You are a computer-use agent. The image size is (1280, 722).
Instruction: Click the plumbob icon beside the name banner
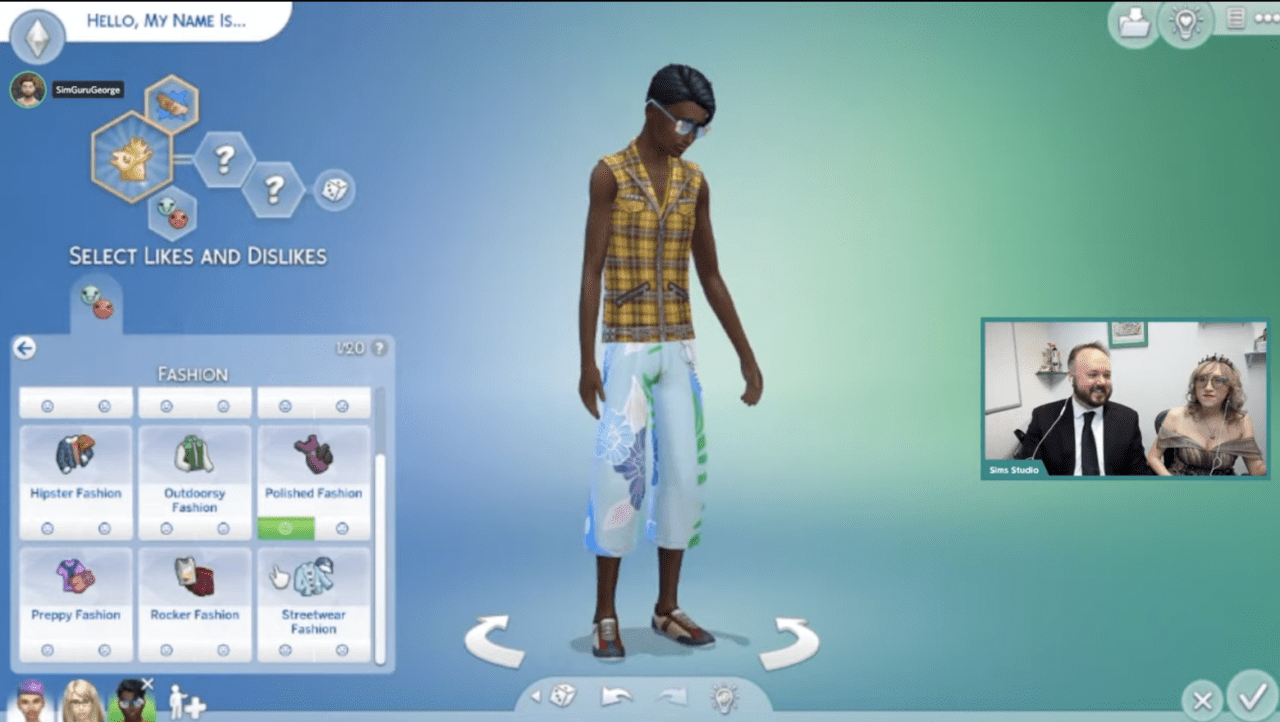pyautogui.click(x=37, y=37)
